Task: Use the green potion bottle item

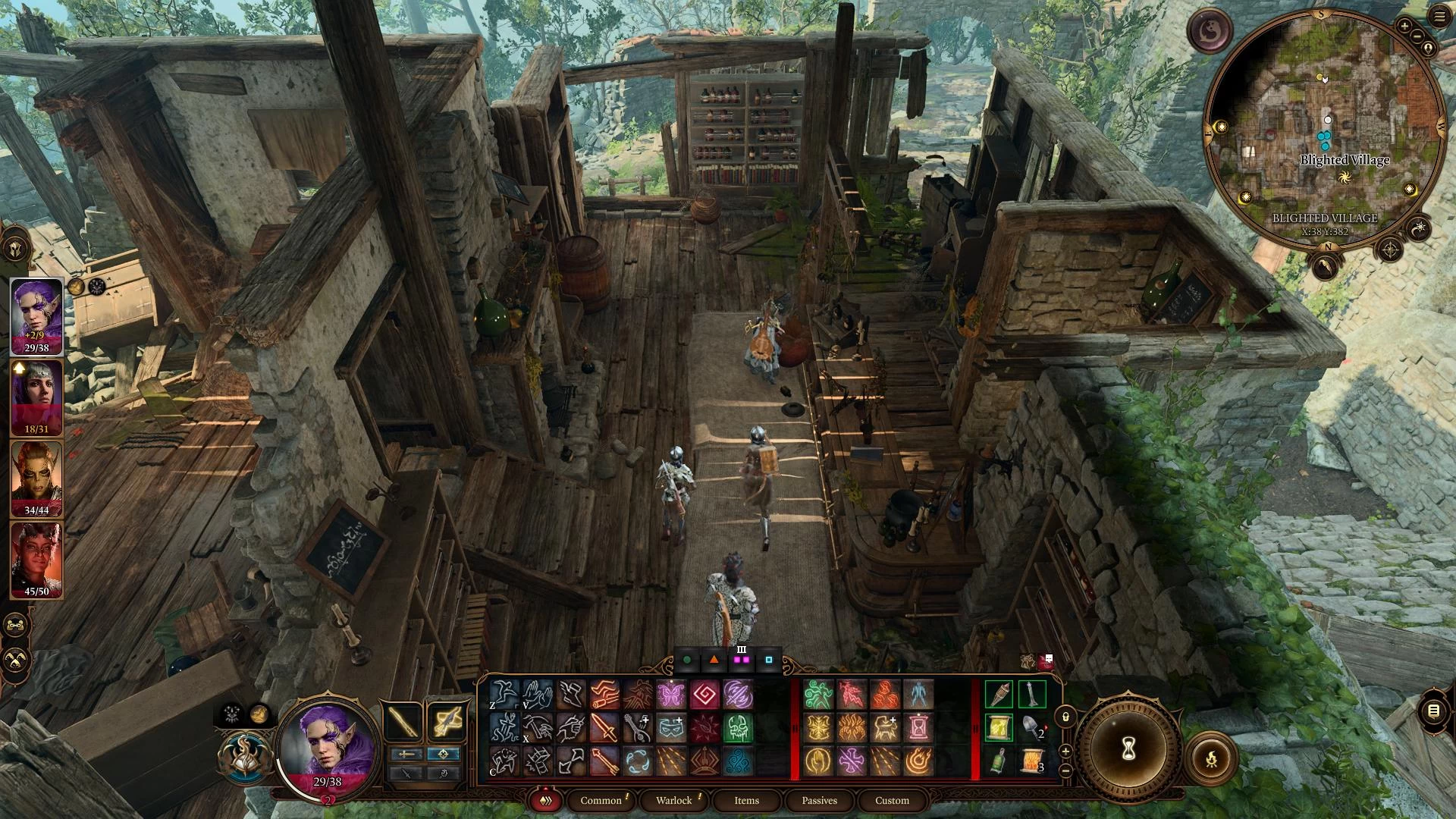Action: click(999, 761)
